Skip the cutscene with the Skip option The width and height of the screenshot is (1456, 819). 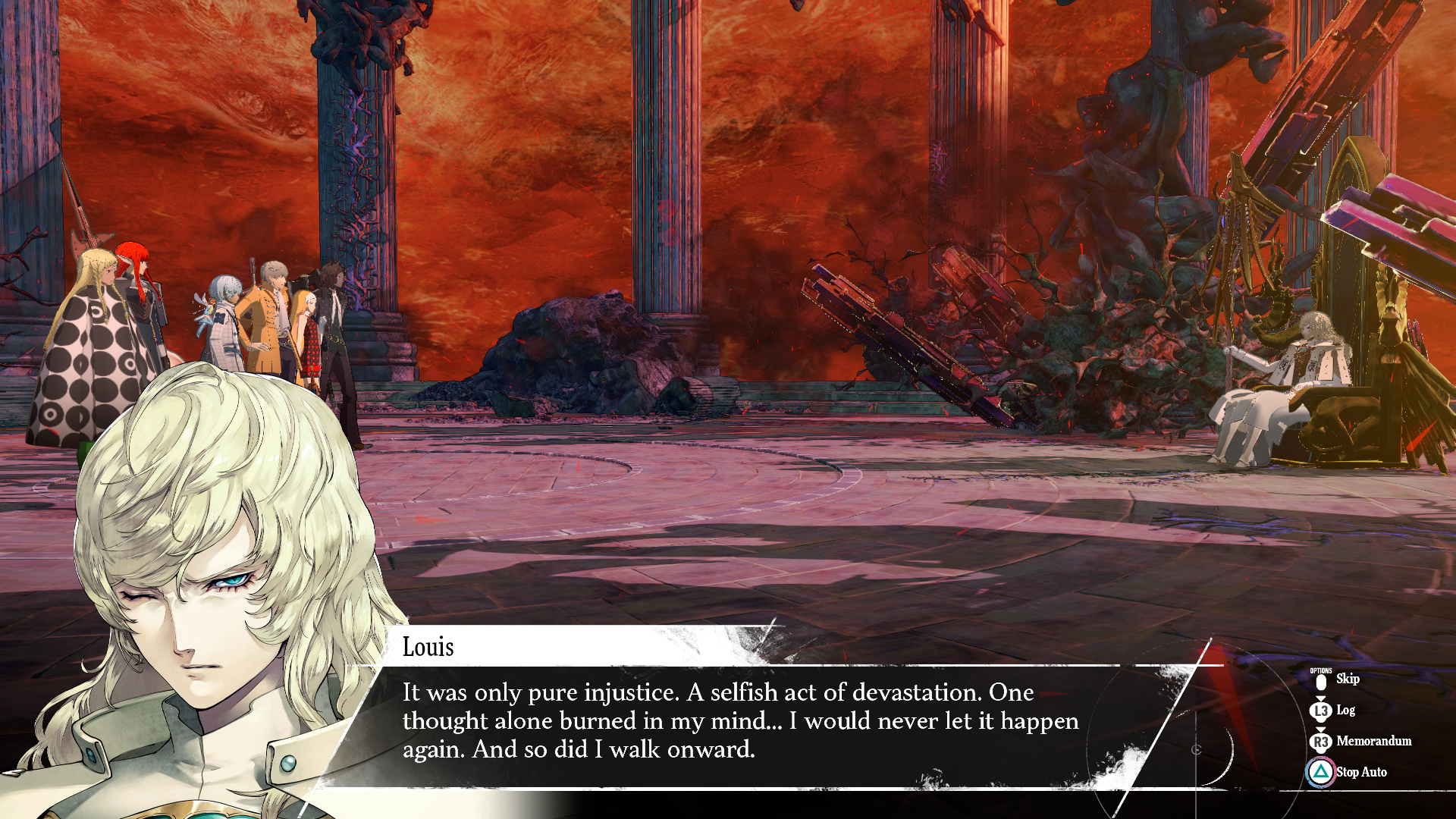pyautogui.click(x=1346, y=679)
